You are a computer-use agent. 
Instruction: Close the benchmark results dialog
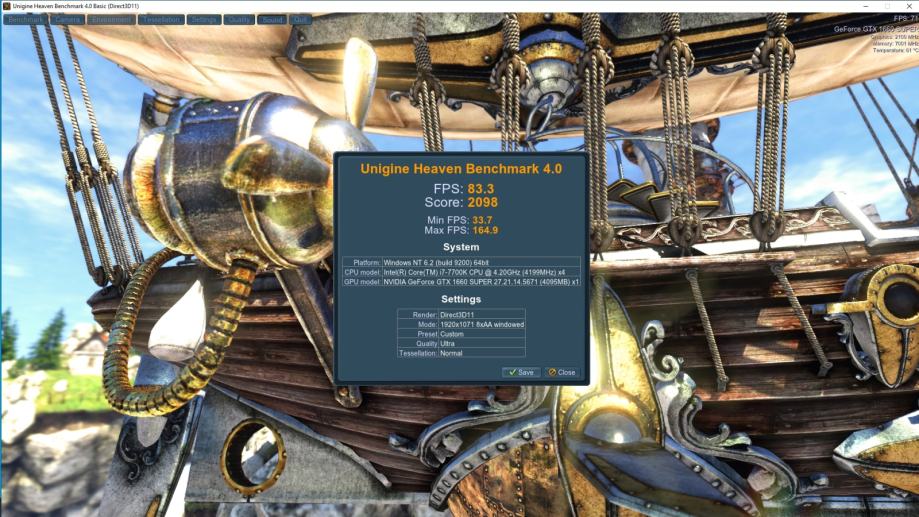tap(562, 372)
